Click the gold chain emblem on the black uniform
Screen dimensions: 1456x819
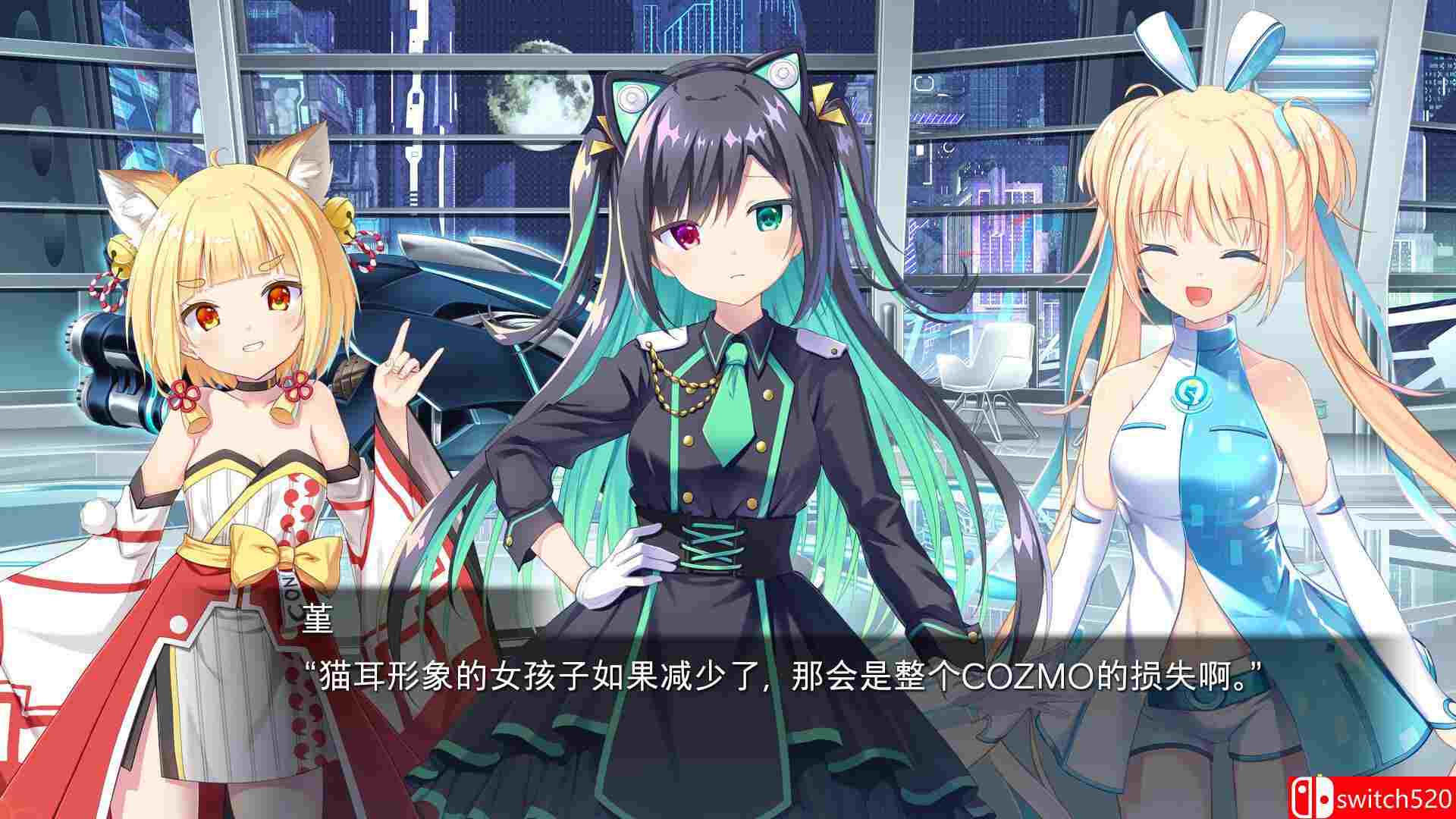tap(681, 383)
